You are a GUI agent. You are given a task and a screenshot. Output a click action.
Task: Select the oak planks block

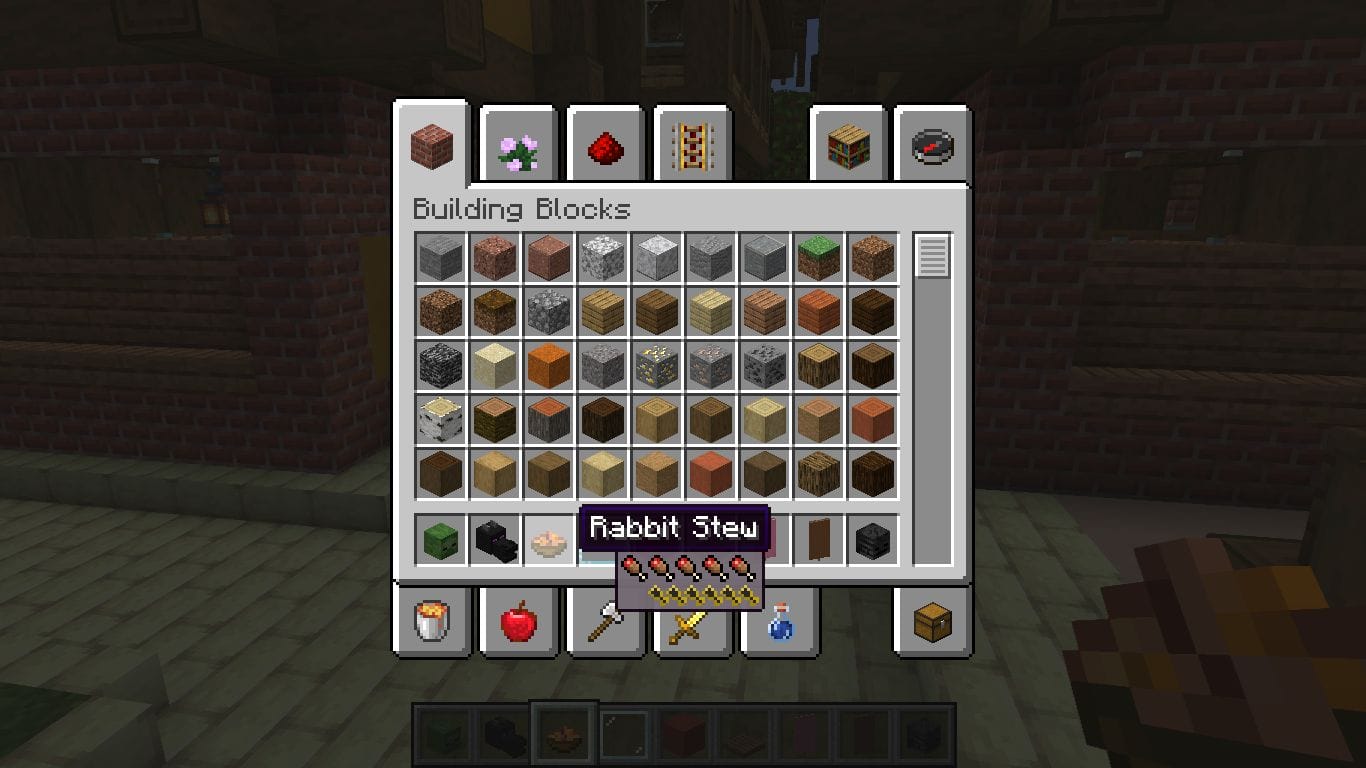(601, 311)
